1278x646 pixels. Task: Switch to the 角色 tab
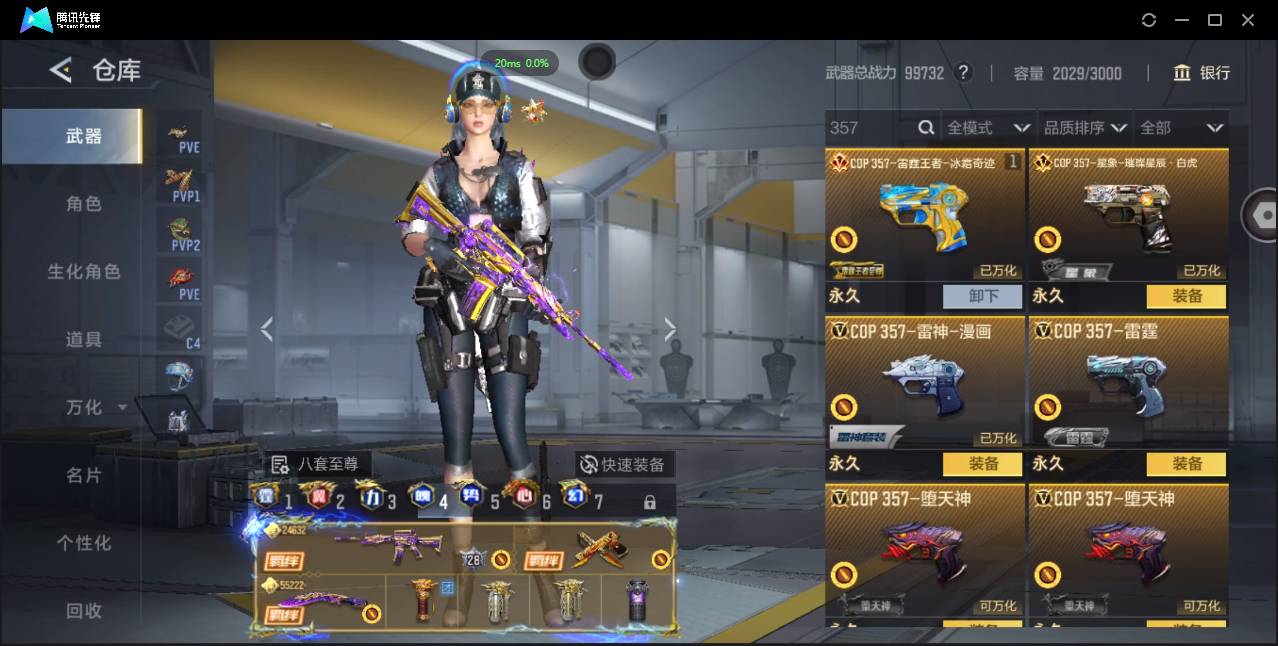[84, 204]
